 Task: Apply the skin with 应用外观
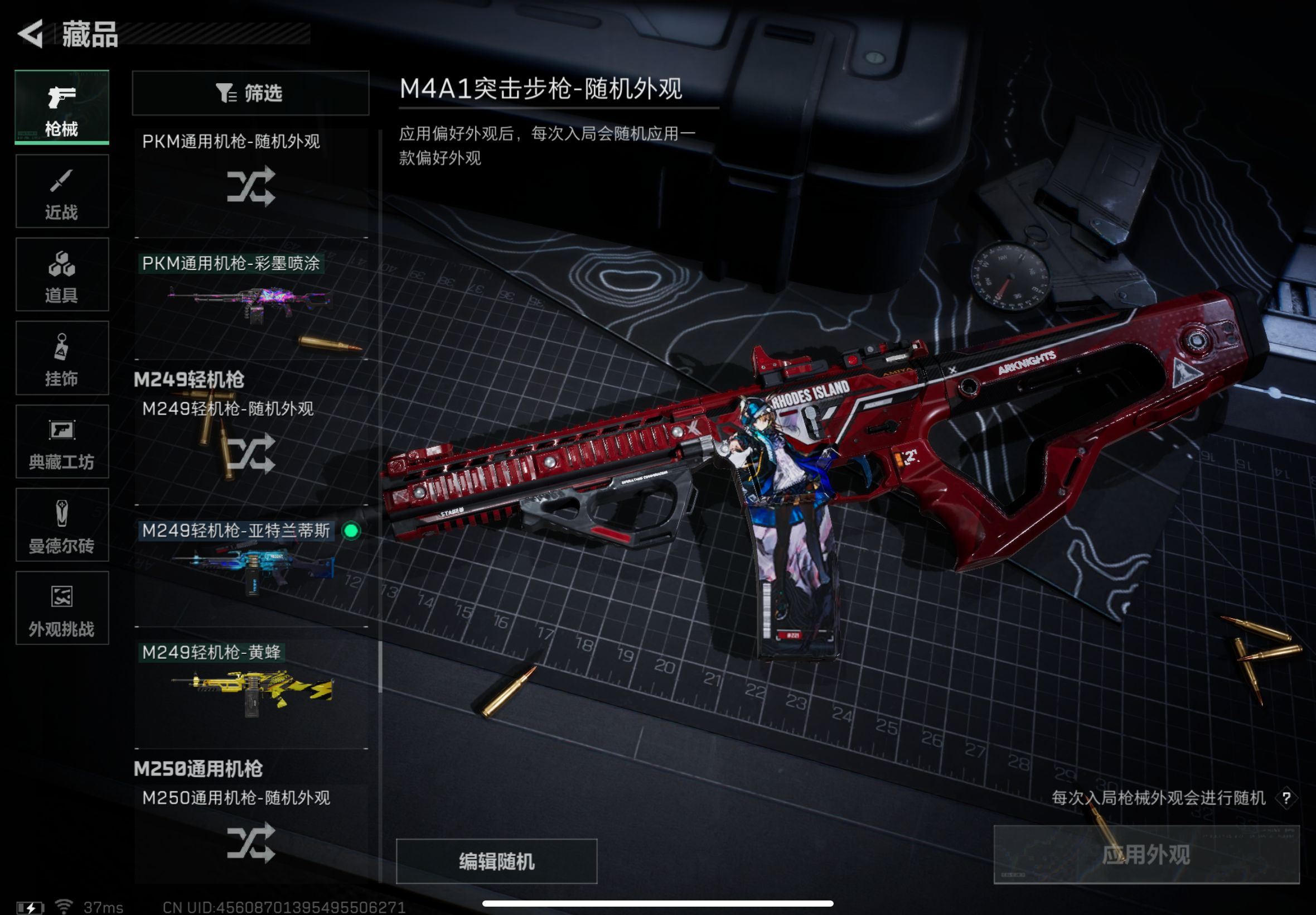1146,855
